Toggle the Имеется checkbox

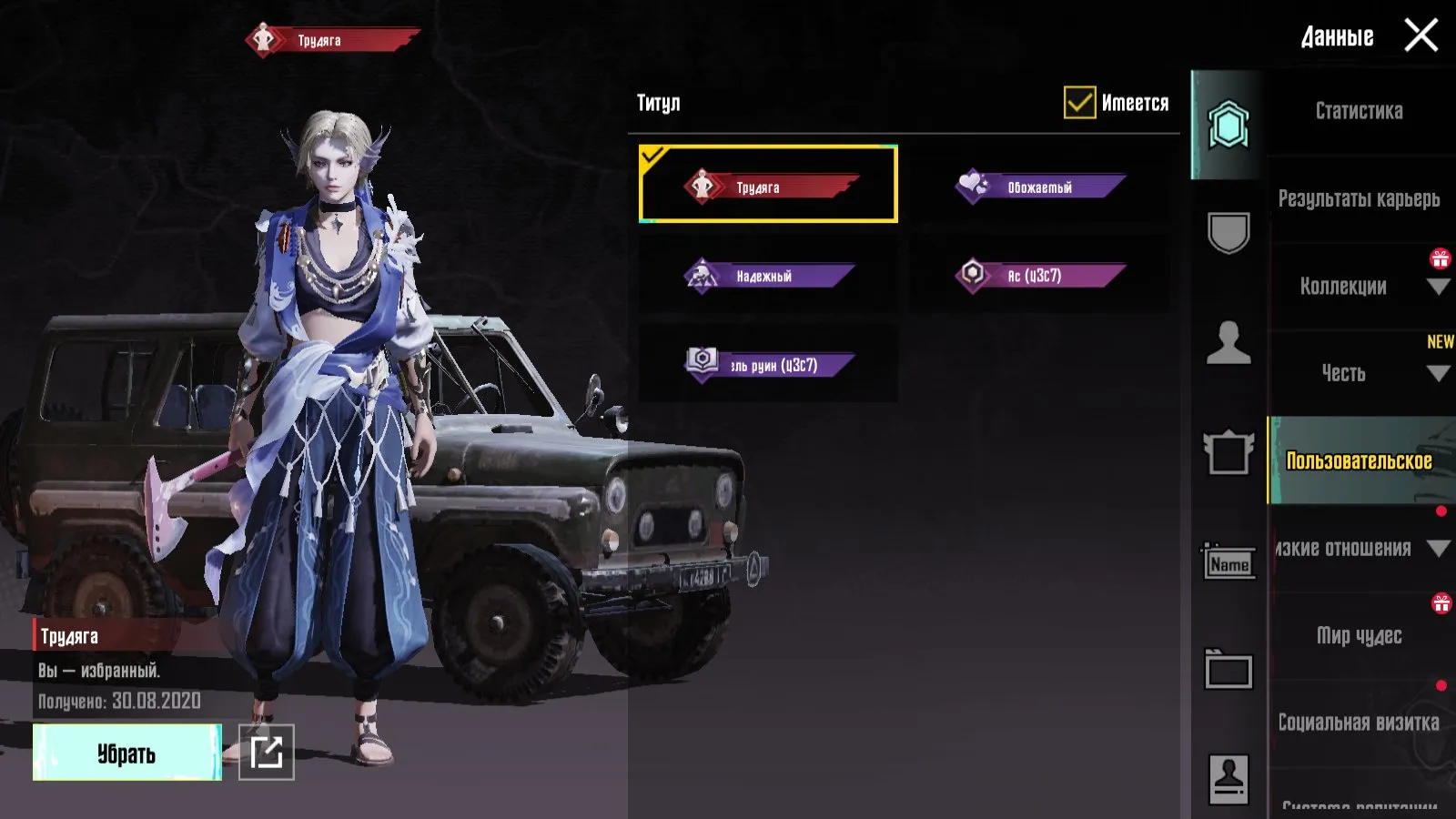[x=1080, y=103]
